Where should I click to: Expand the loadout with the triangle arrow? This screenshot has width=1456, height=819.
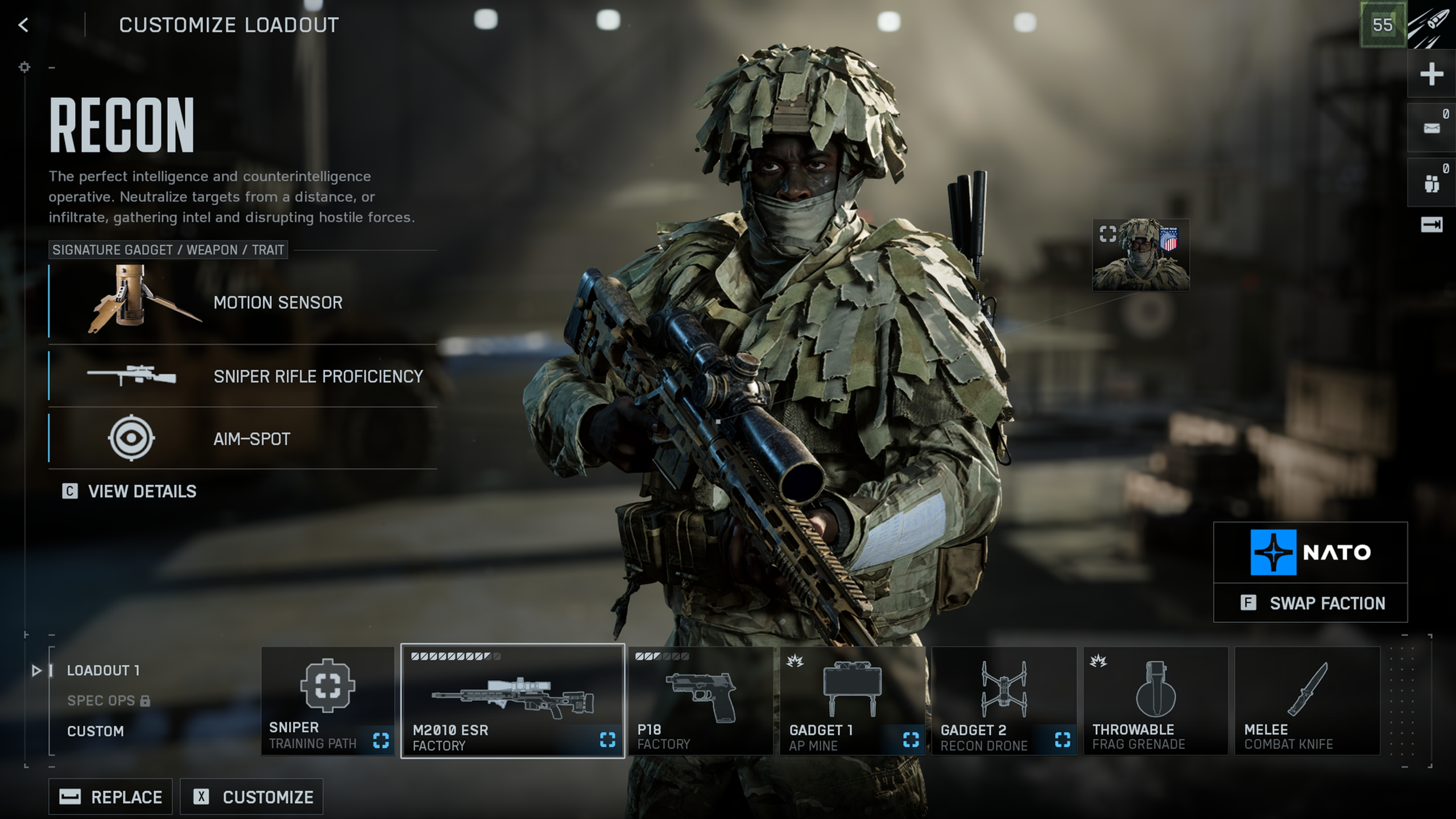coord(38,671)
